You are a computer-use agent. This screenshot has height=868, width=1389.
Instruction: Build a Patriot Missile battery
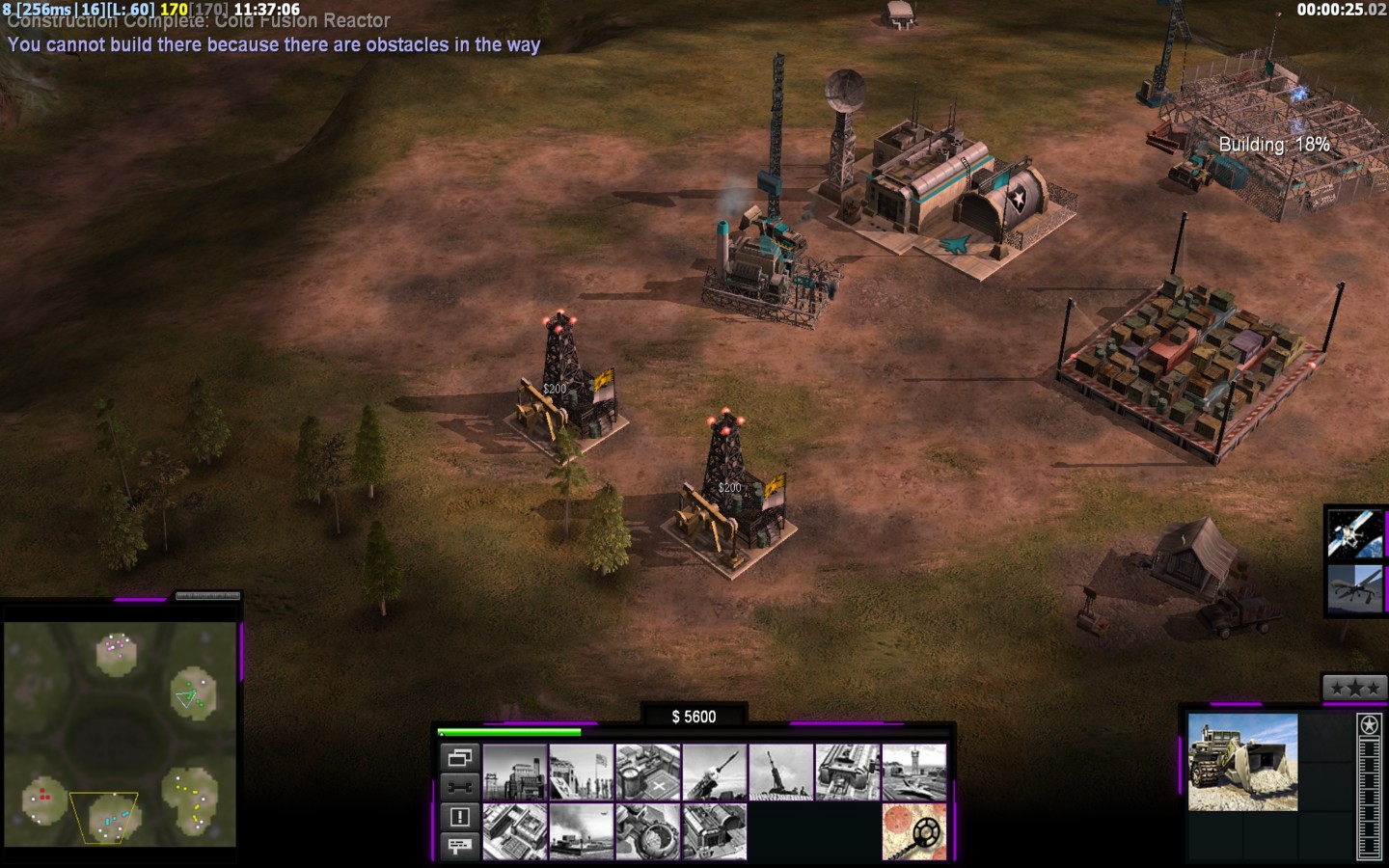coord(715,773)
